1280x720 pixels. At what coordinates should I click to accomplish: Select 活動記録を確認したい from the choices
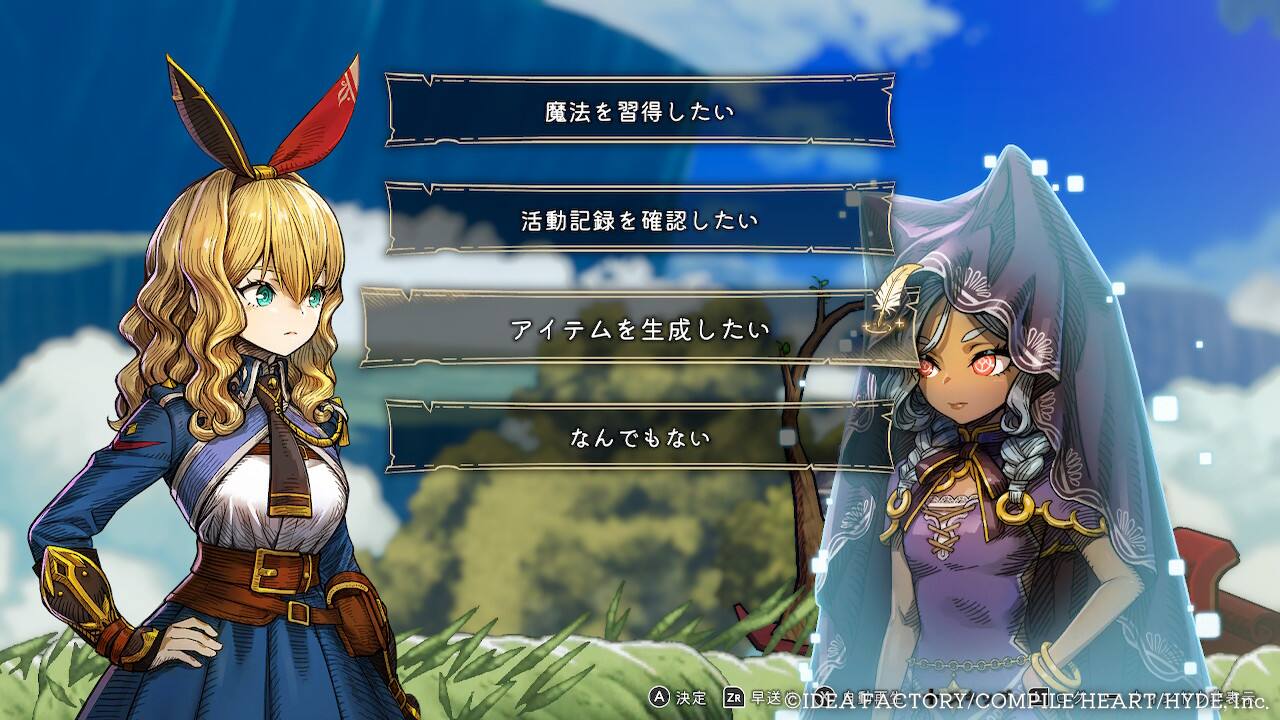pos(640,219)
